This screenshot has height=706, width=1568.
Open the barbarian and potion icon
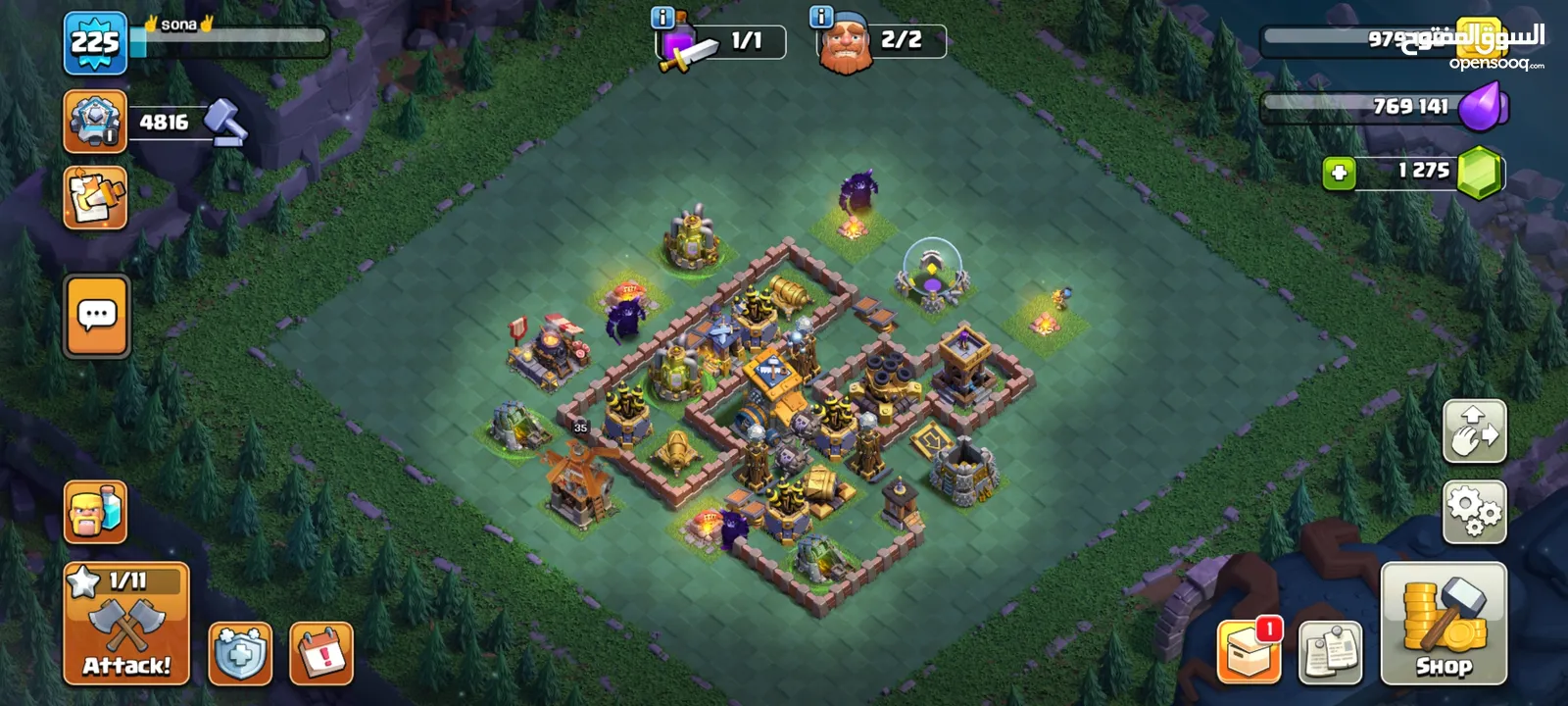[95, 512]
